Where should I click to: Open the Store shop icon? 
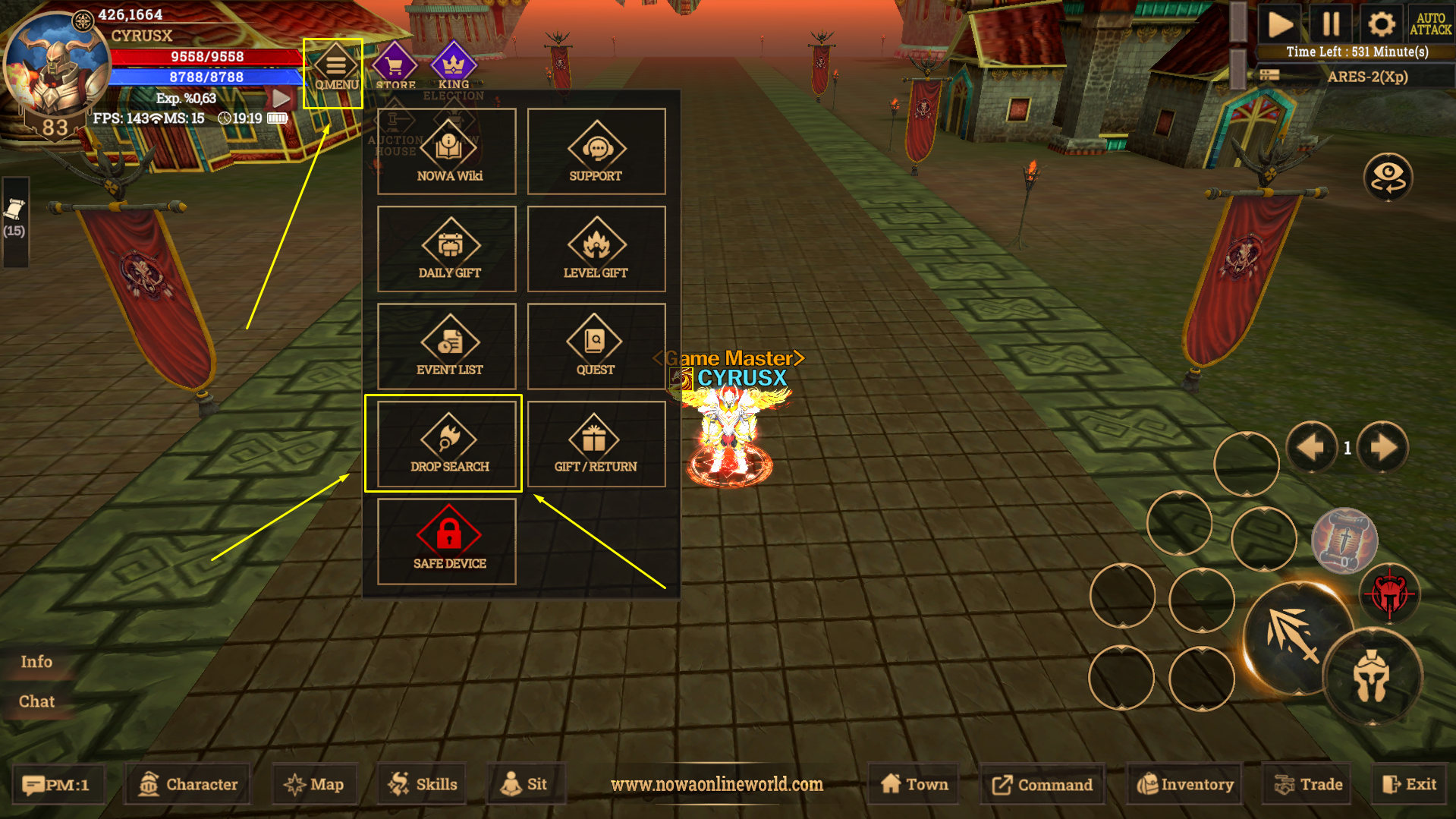point(395,68)
